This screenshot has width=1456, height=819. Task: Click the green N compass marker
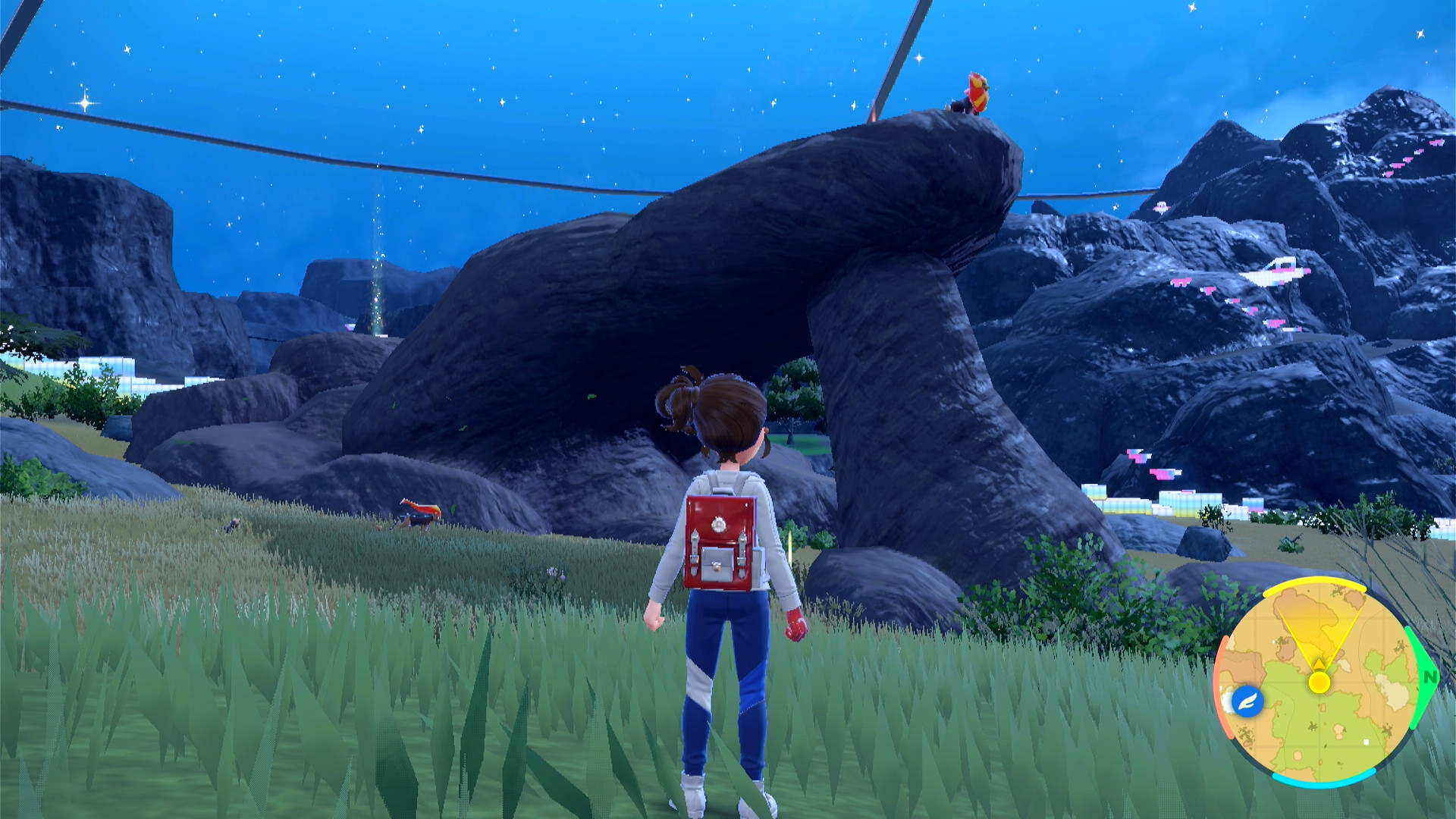pos(1429,677)
